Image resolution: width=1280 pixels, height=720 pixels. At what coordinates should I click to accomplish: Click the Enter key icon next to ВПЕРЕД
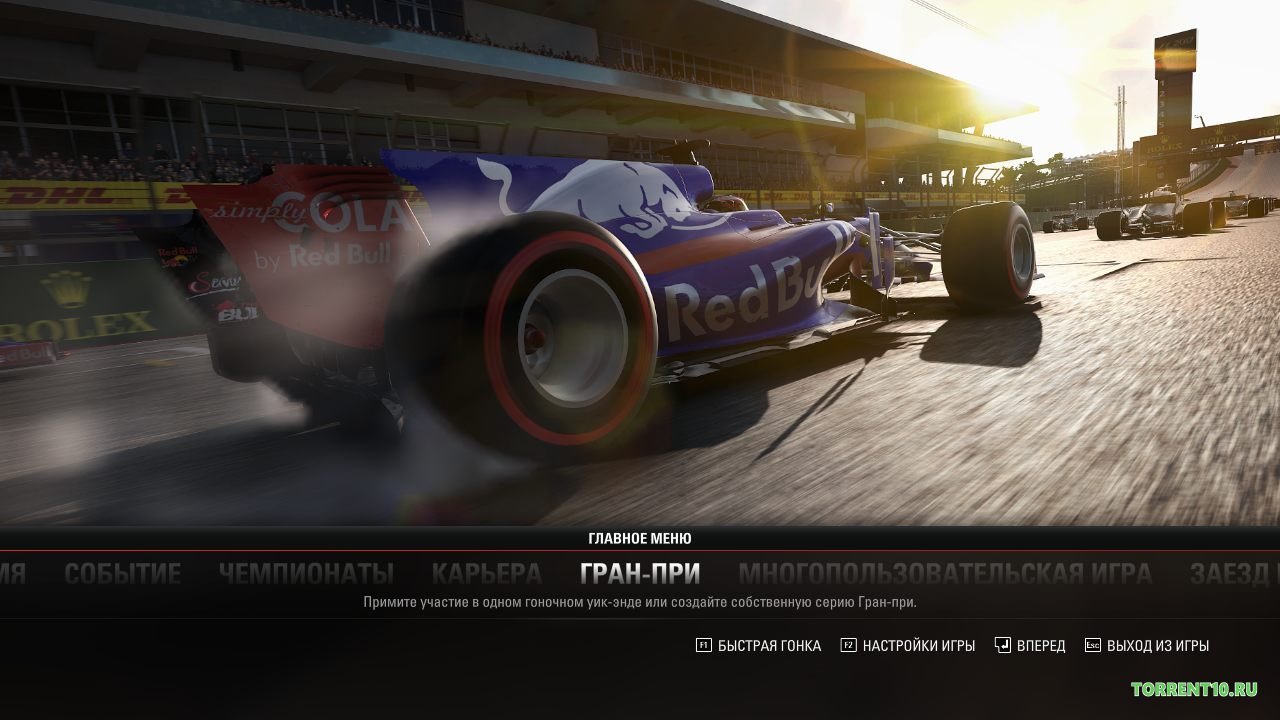point(1003,645)
